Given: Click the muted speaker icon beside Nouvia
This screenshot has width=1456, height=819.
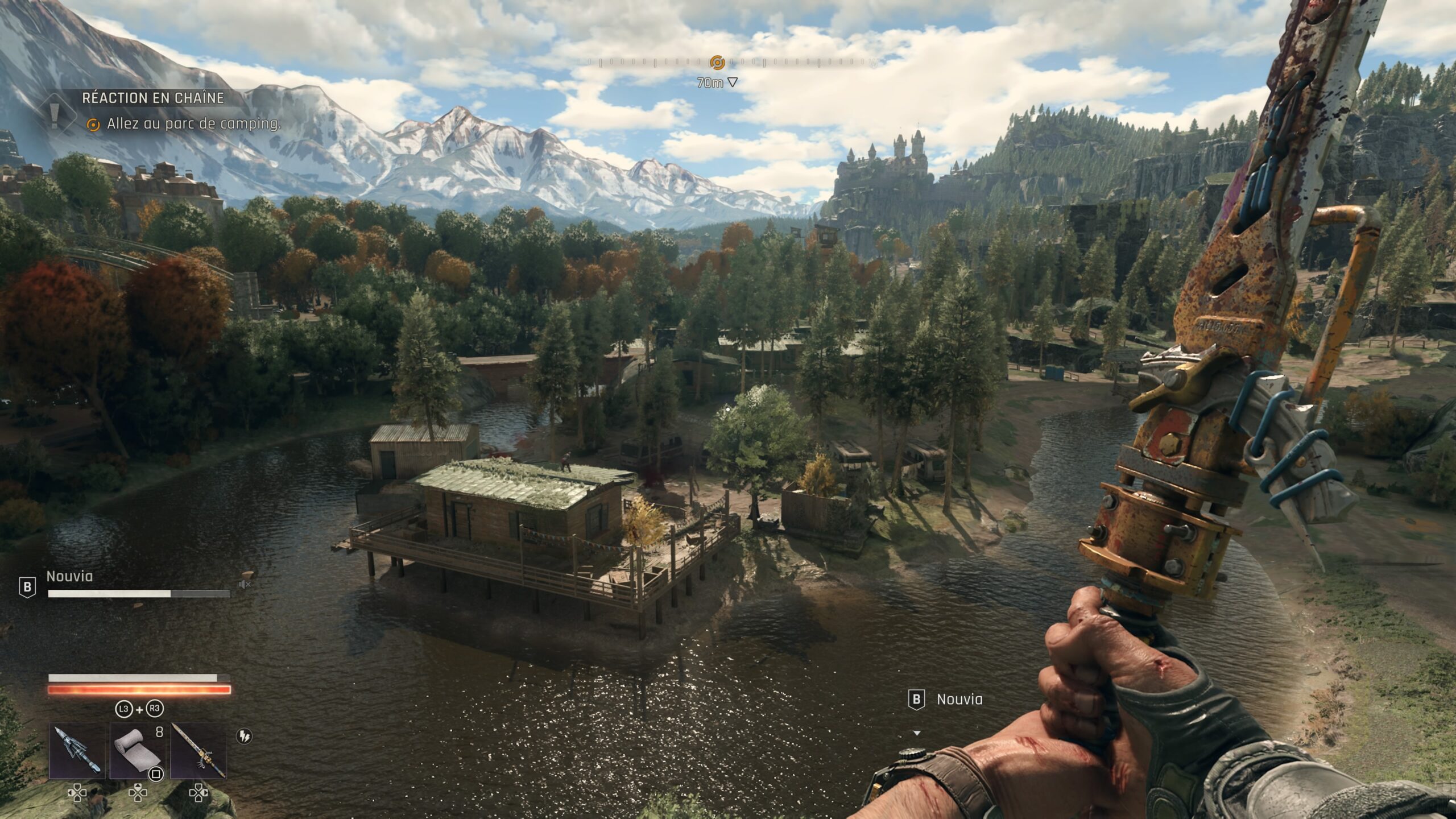Looking at the screenshot, I should click(245, 584).
